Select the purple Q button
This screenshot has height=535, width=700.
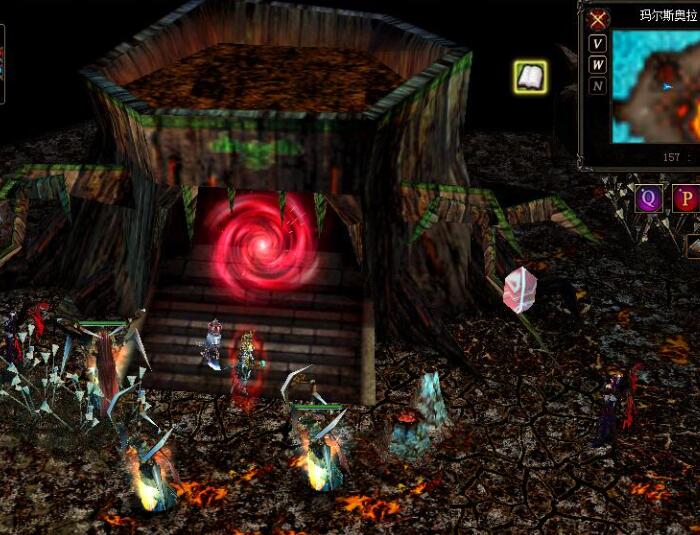coord(649,198)
